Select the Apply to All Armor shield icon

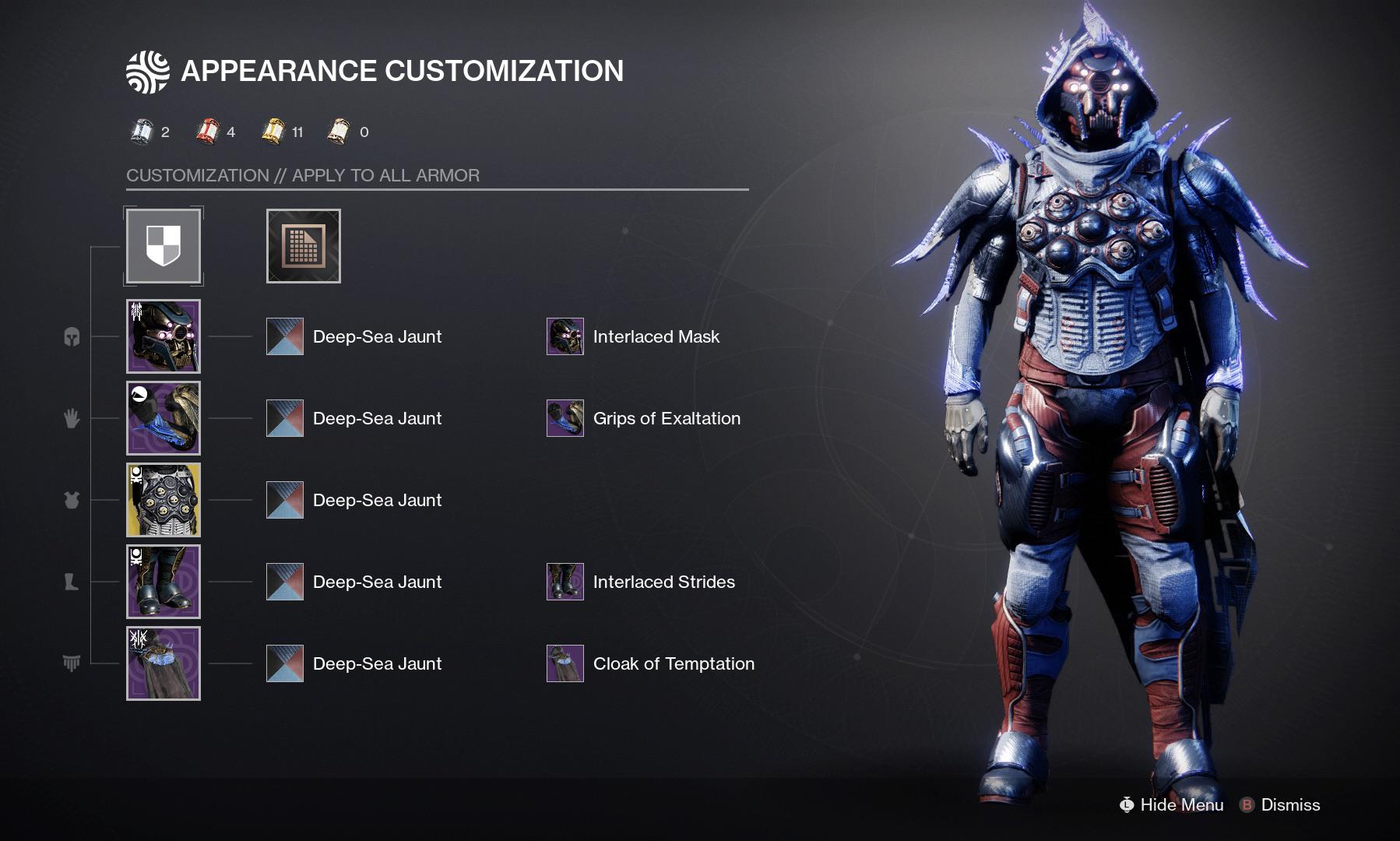(x=163, y=246)
